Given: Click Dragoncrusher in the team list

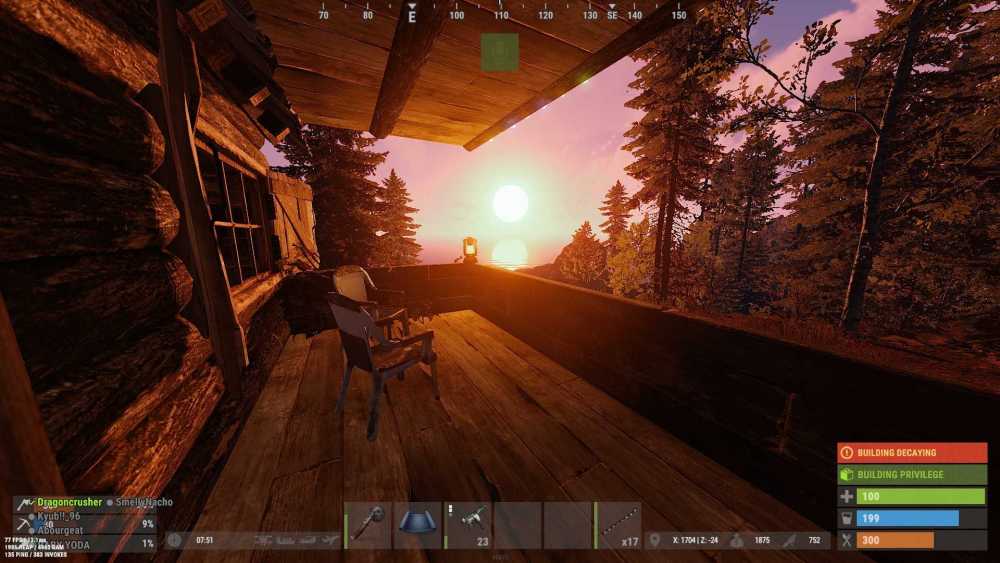Looking at the screenshot, I should (69, 502).
